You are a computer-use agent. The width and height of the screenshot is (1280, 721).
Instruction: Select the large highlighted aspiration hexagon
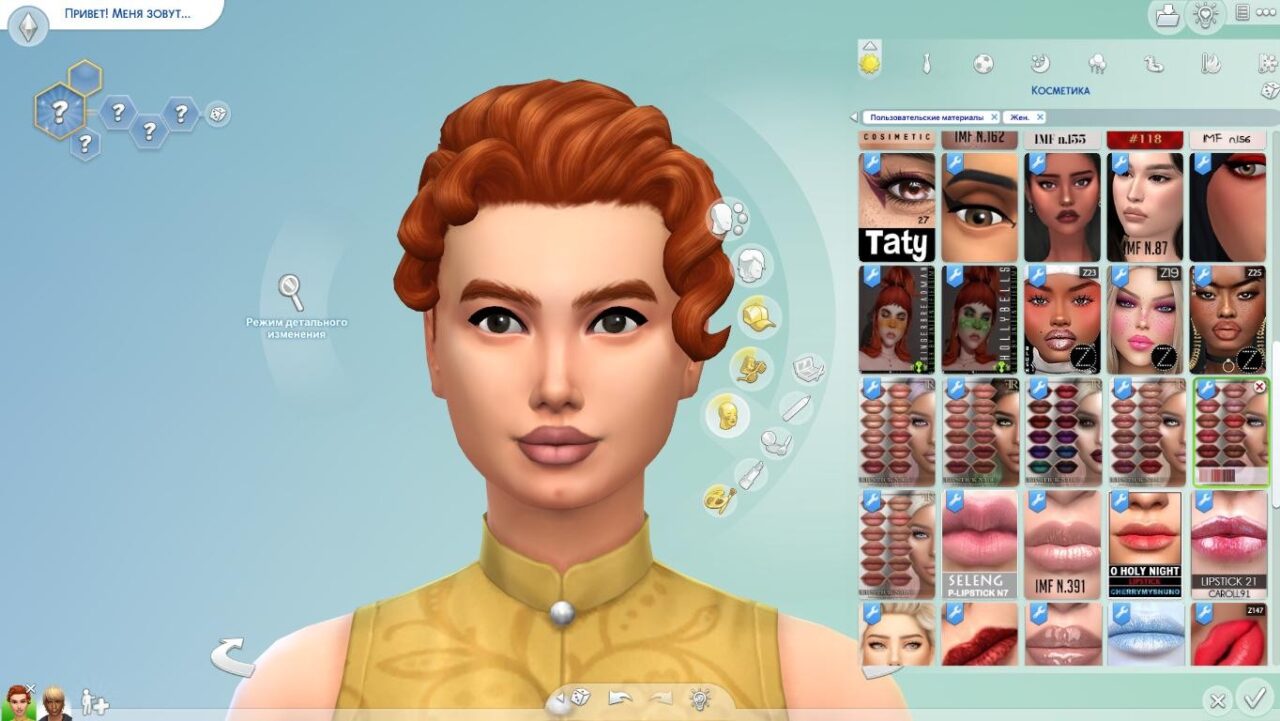[59, 109]
